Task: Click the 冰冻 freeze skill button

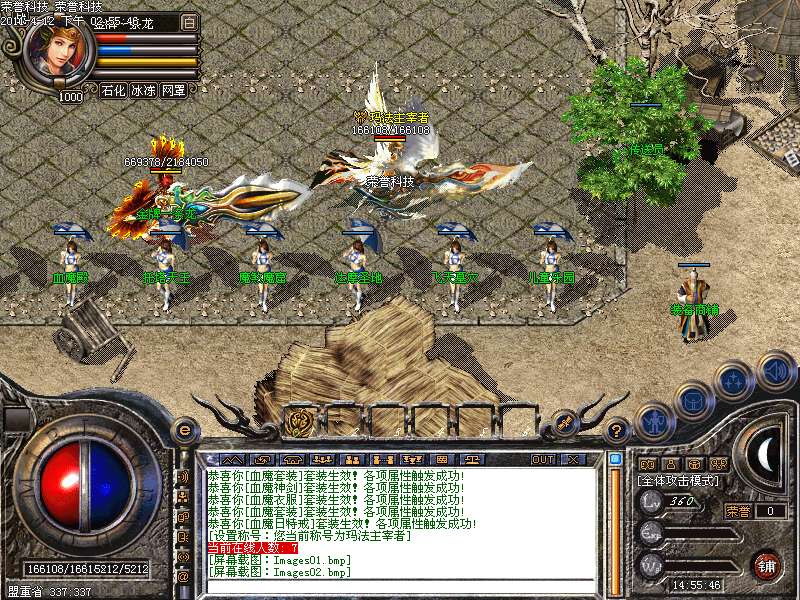Action: coord(143,90)
